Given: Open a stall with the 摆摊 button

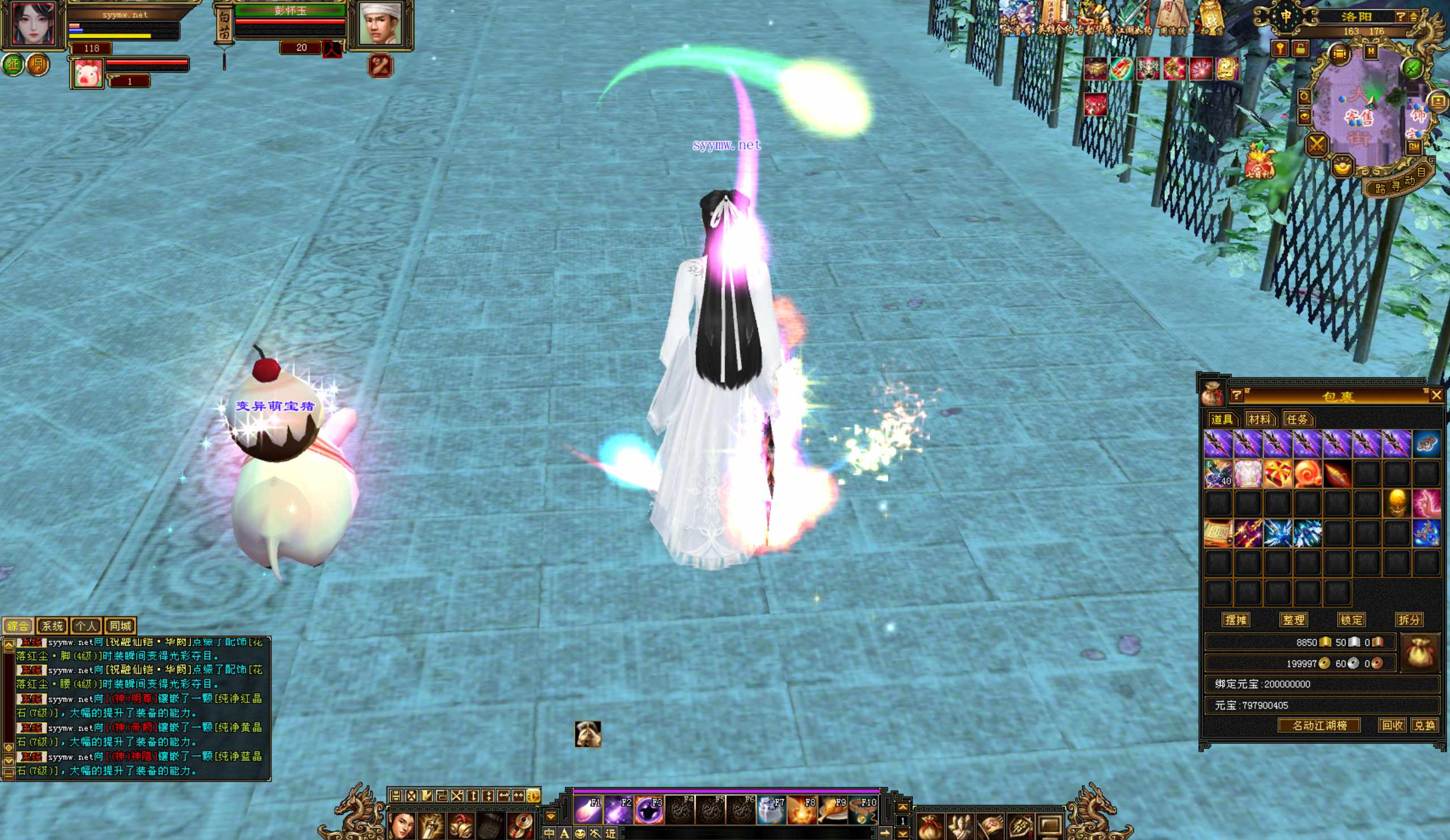Looking at the screenshot, I should 1235,620.
